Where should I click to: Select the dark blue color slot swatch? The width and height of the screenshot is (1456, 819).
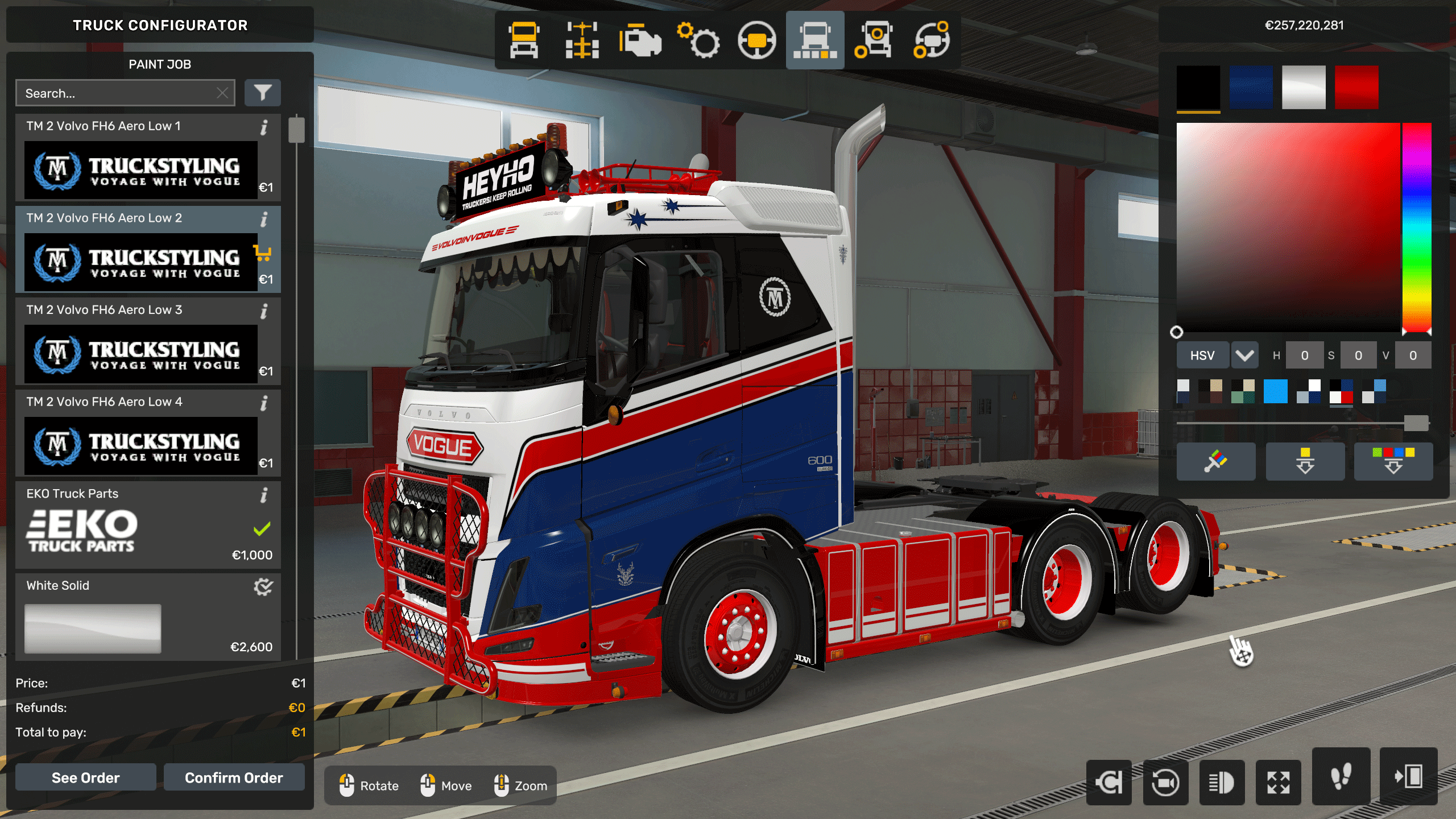tap(1251, 87)
